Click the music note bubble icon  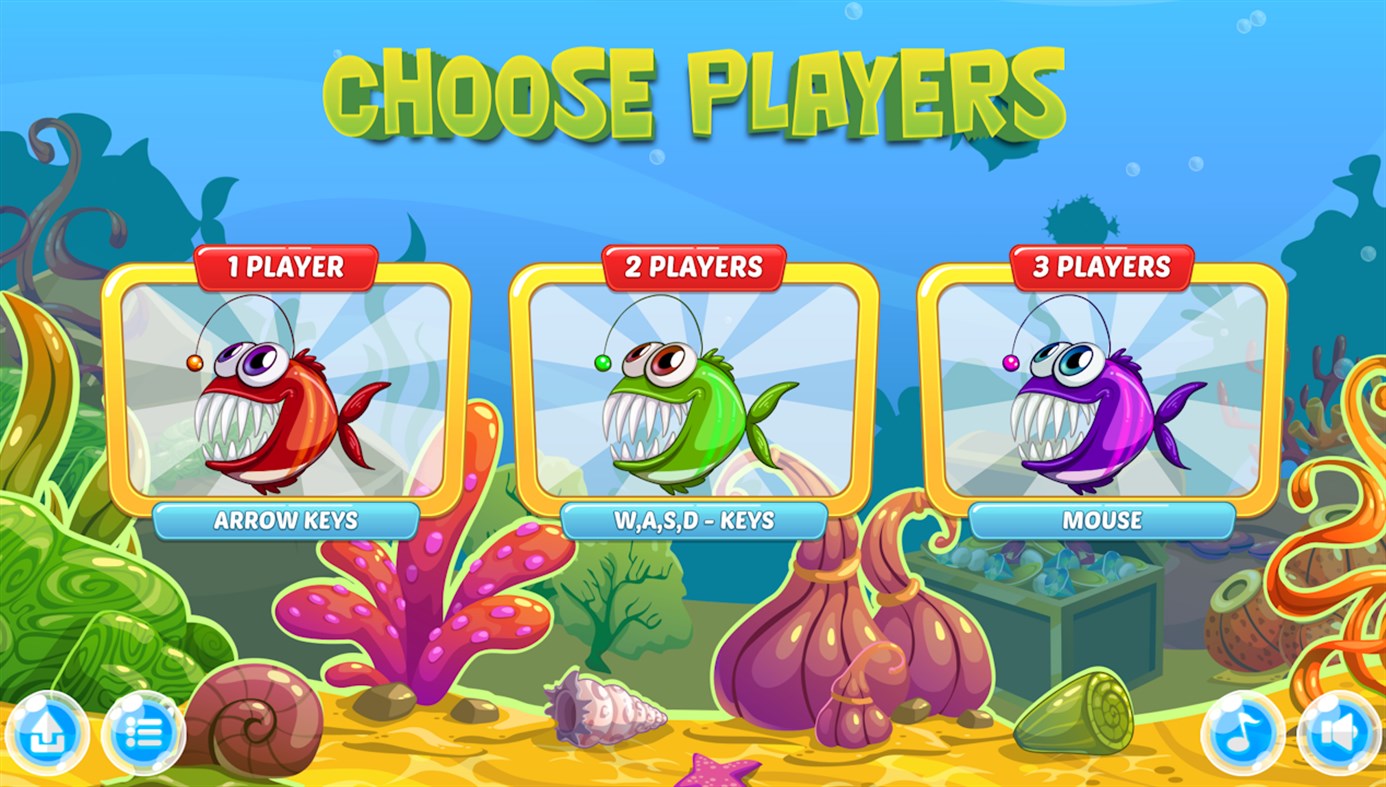coord(1243,733)
